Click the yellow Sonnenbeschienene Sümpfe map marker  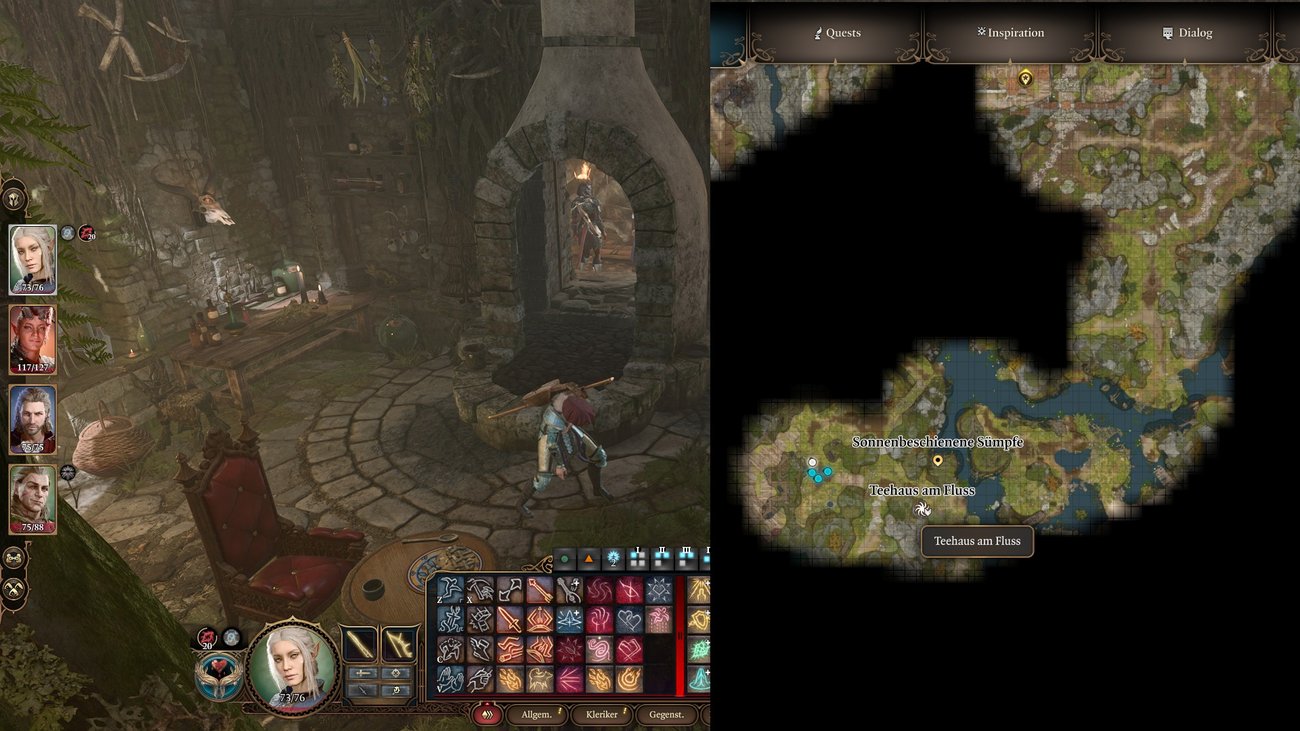tap(938, 461)
